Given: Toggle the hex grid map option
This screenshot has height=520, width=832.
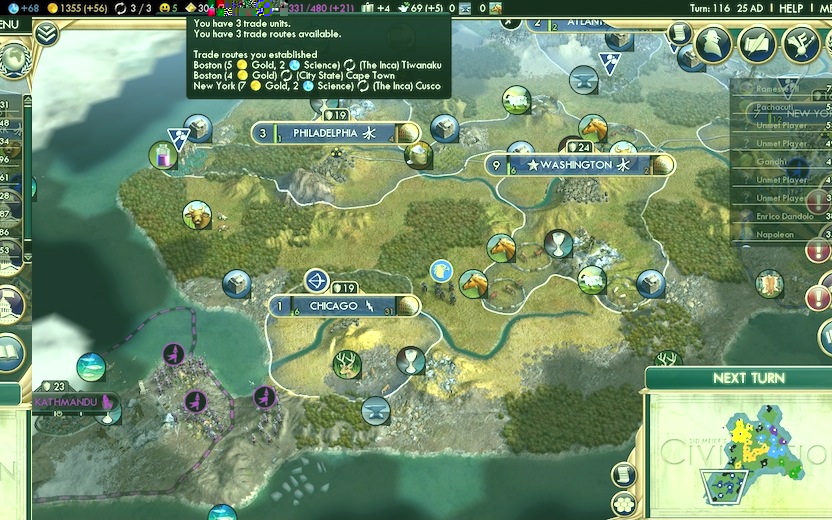Looking at the screenshot, I should pos(625,500).
